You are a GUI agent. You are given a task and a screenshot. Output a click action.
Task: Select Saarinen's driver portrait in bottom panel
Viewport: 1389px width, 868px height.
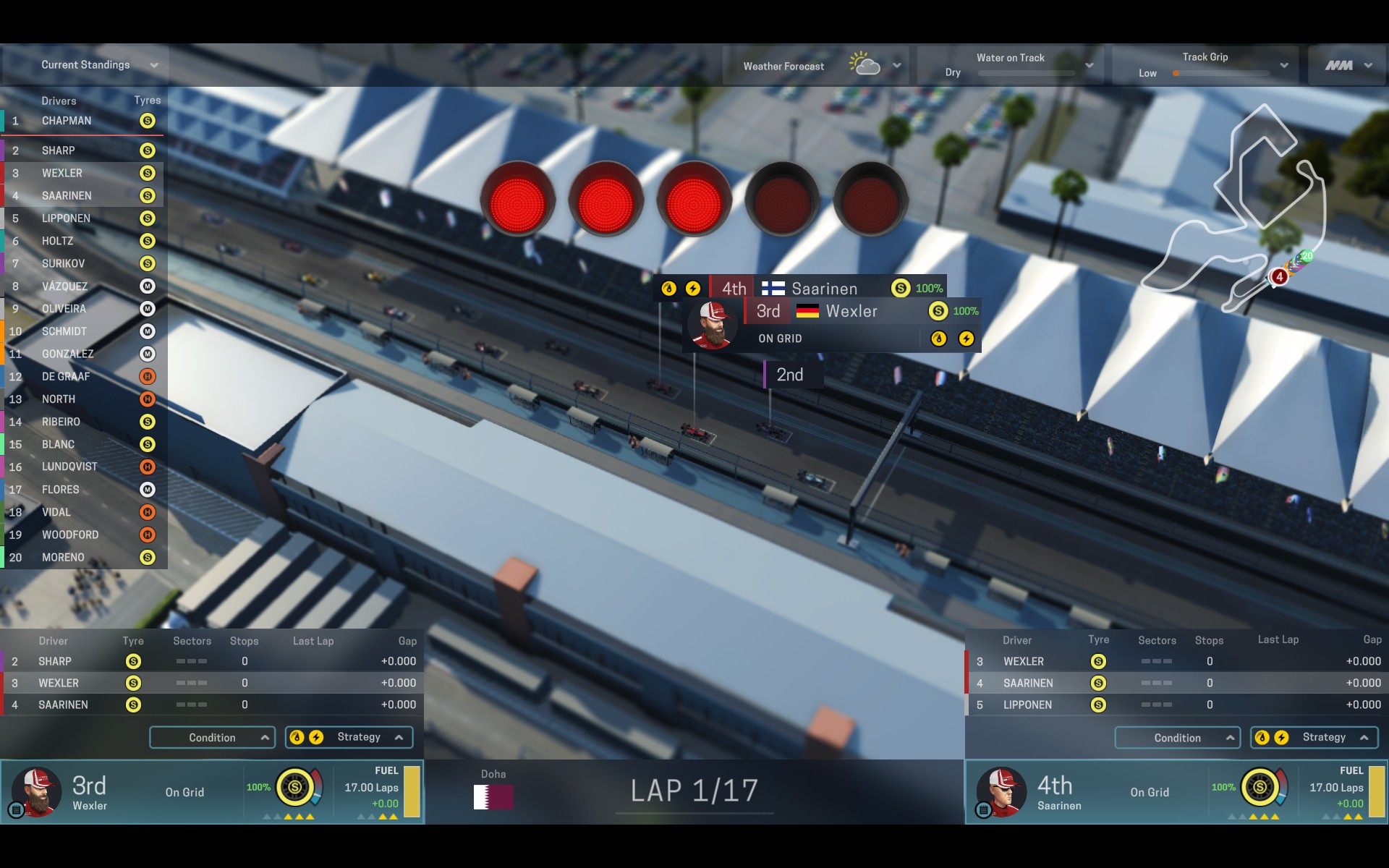(1001, 792)
